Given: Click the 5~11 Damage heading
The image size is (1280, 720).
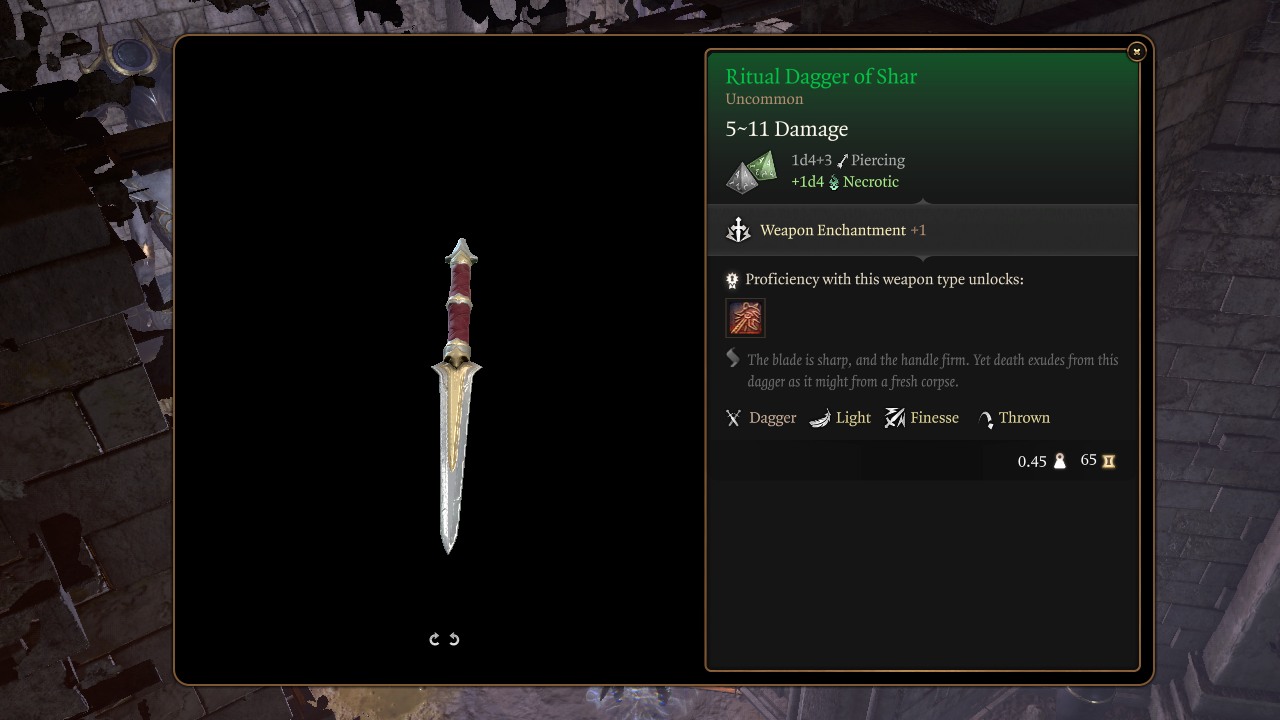Looking at the screenshot, I should point(786,128).
